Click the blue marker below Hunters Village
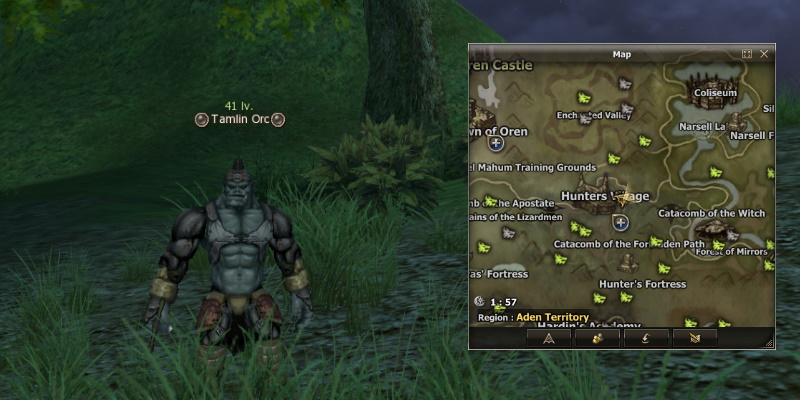 point(620,222)
